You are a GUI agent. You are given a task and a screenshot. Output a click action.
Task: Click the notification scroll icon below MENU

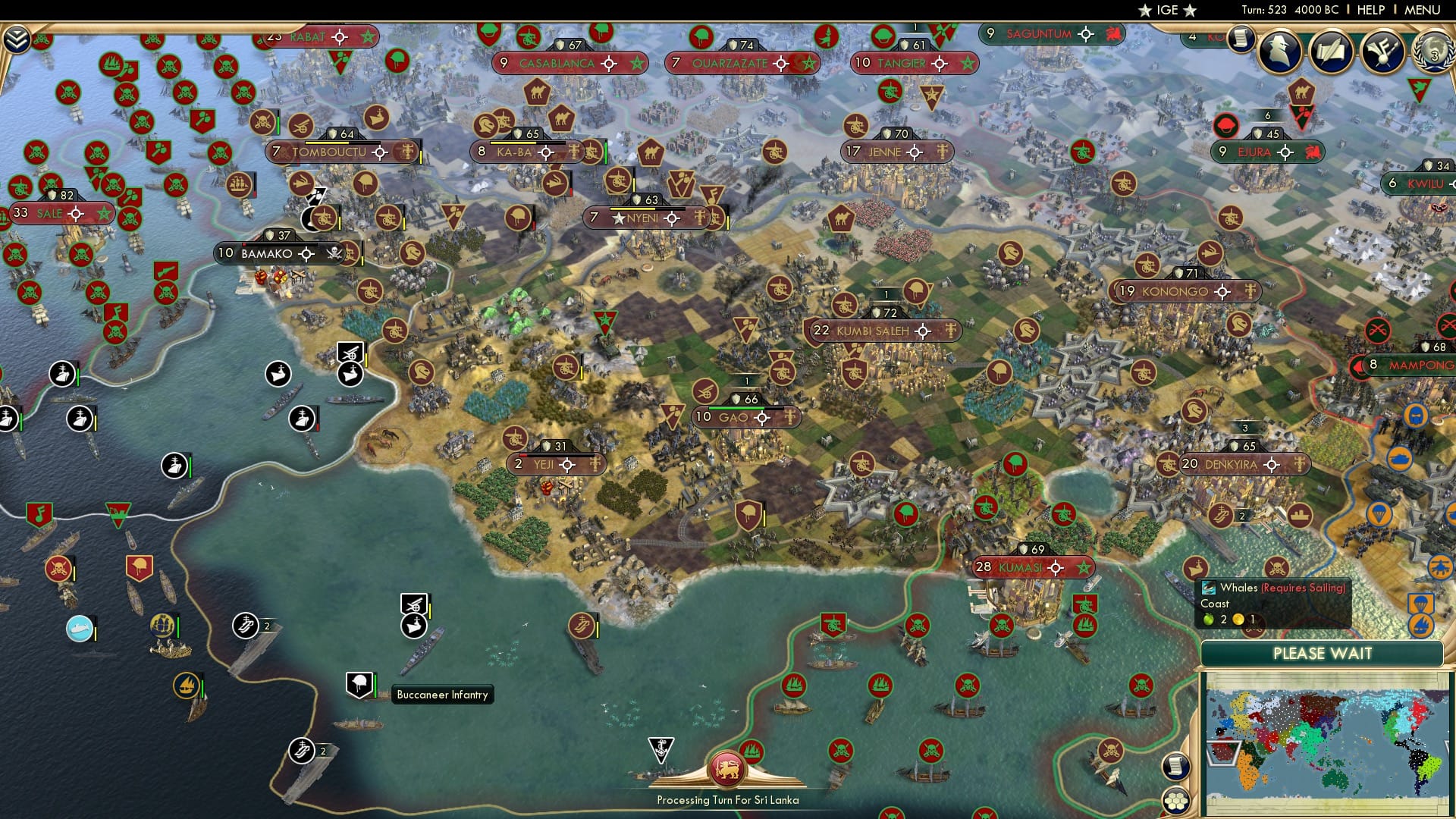click(1239, 39)
